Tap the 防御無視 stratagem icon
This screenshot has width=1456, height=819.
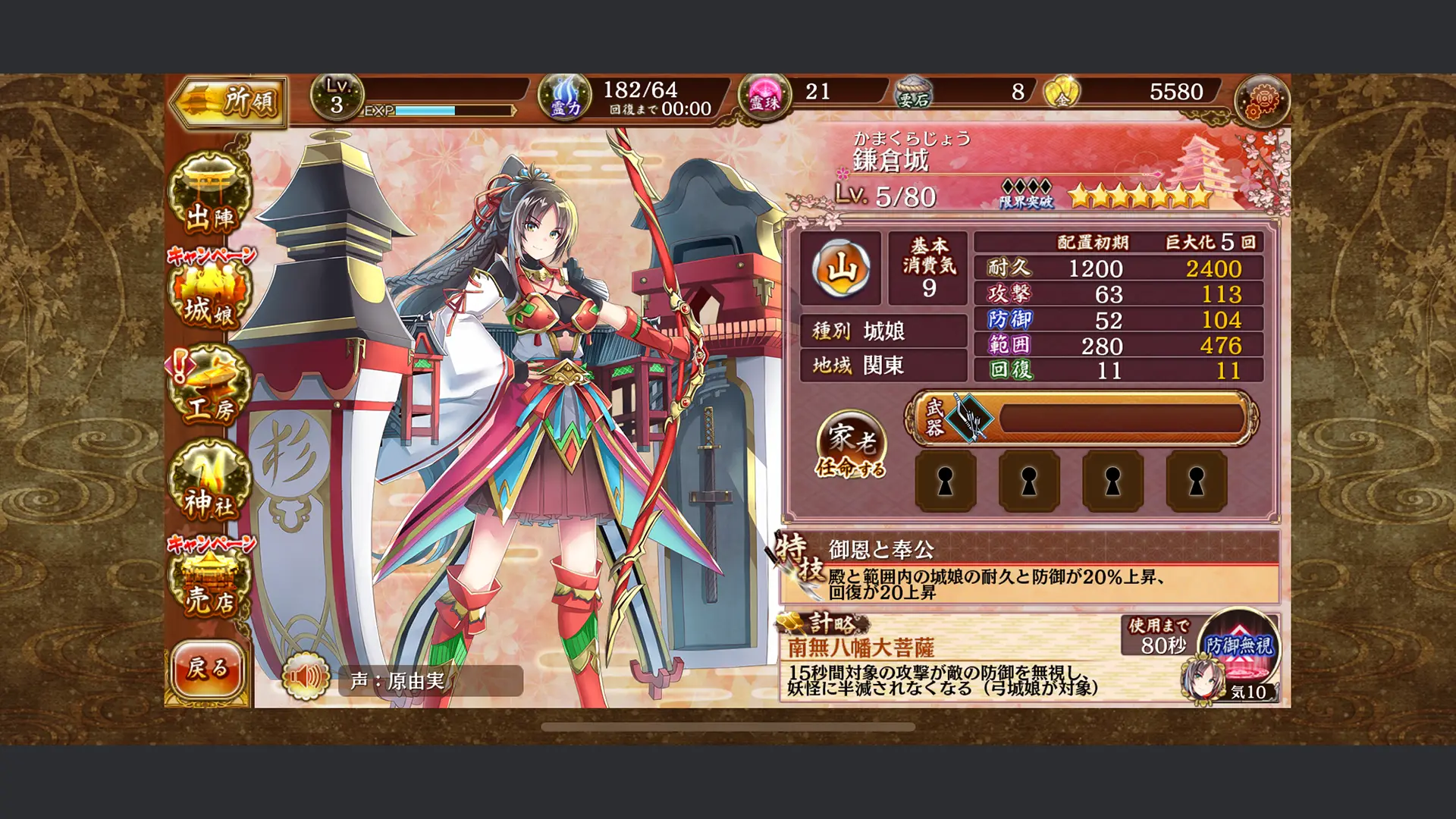[x=1239, y=649]
